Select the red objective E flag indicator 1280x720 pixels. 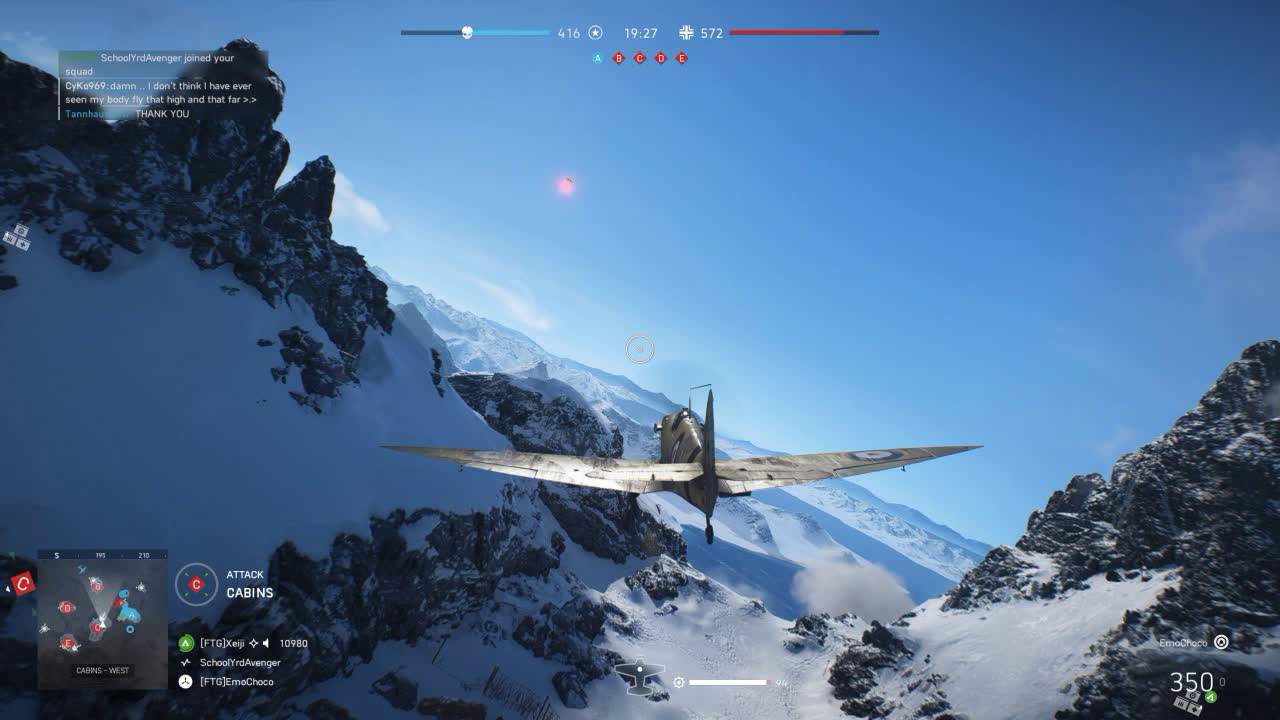(x=681, y=58)
